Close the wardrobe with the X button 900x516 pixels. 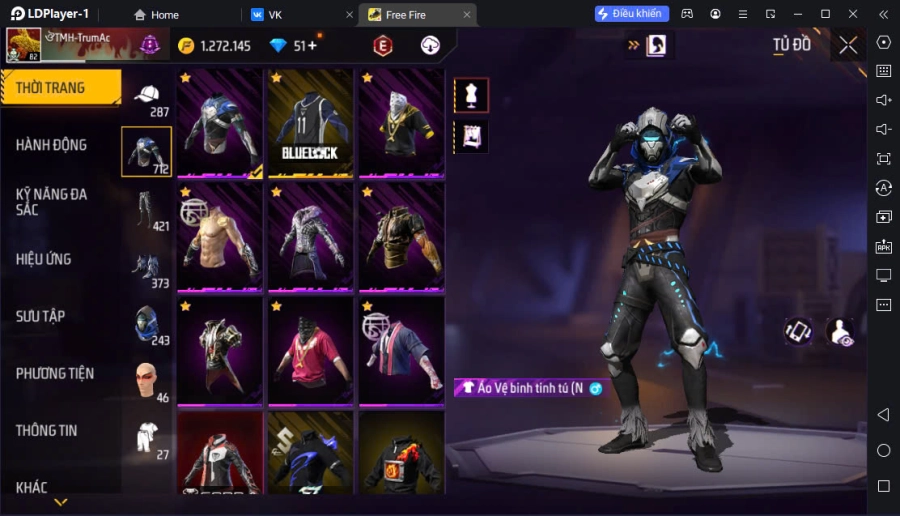pos(848,45)
